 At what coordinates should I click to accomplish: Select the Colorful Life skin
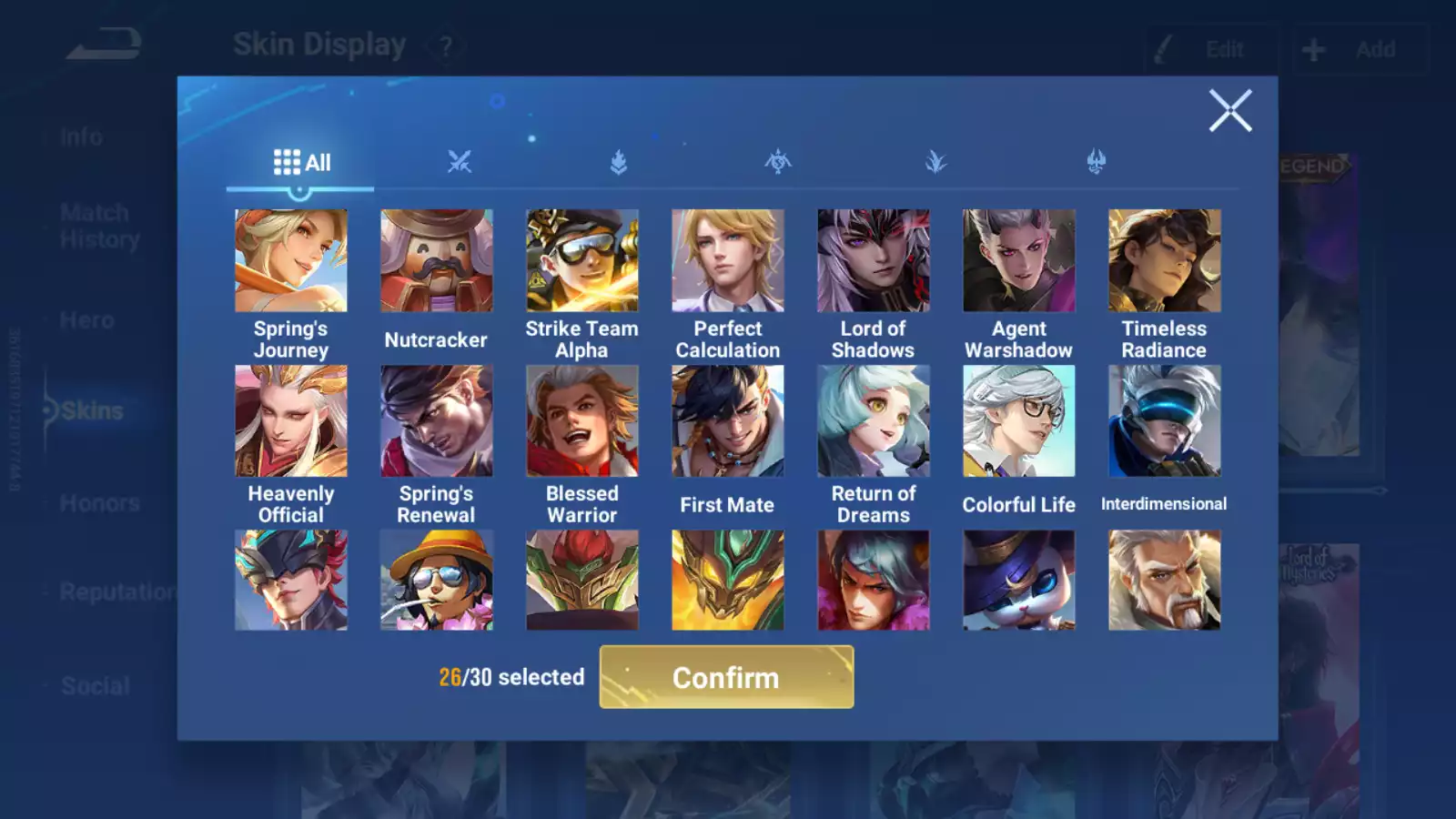click(1019, 421)
